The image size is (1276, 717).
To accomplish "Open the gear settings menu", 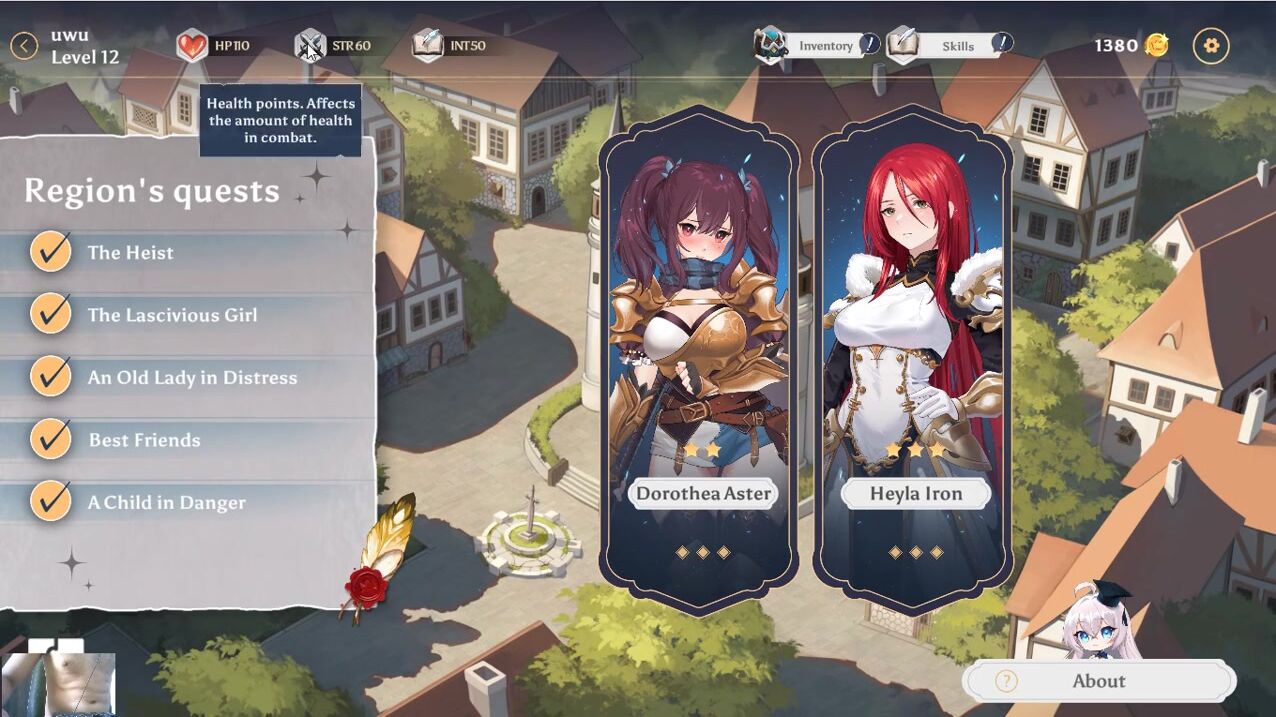I will (x=1211, y=45).
